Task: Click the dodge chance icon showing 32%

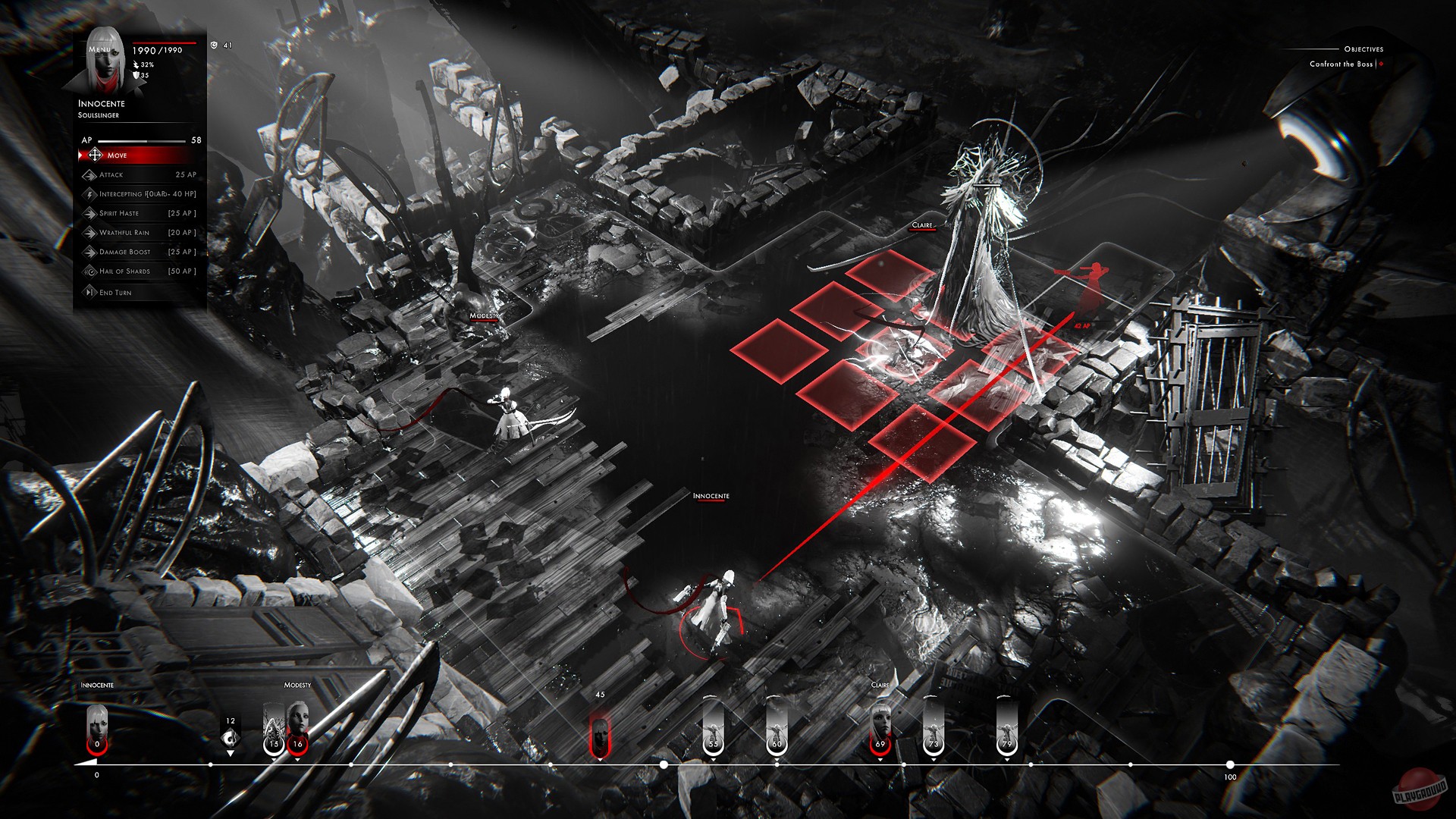Action: tap(136, 65)
